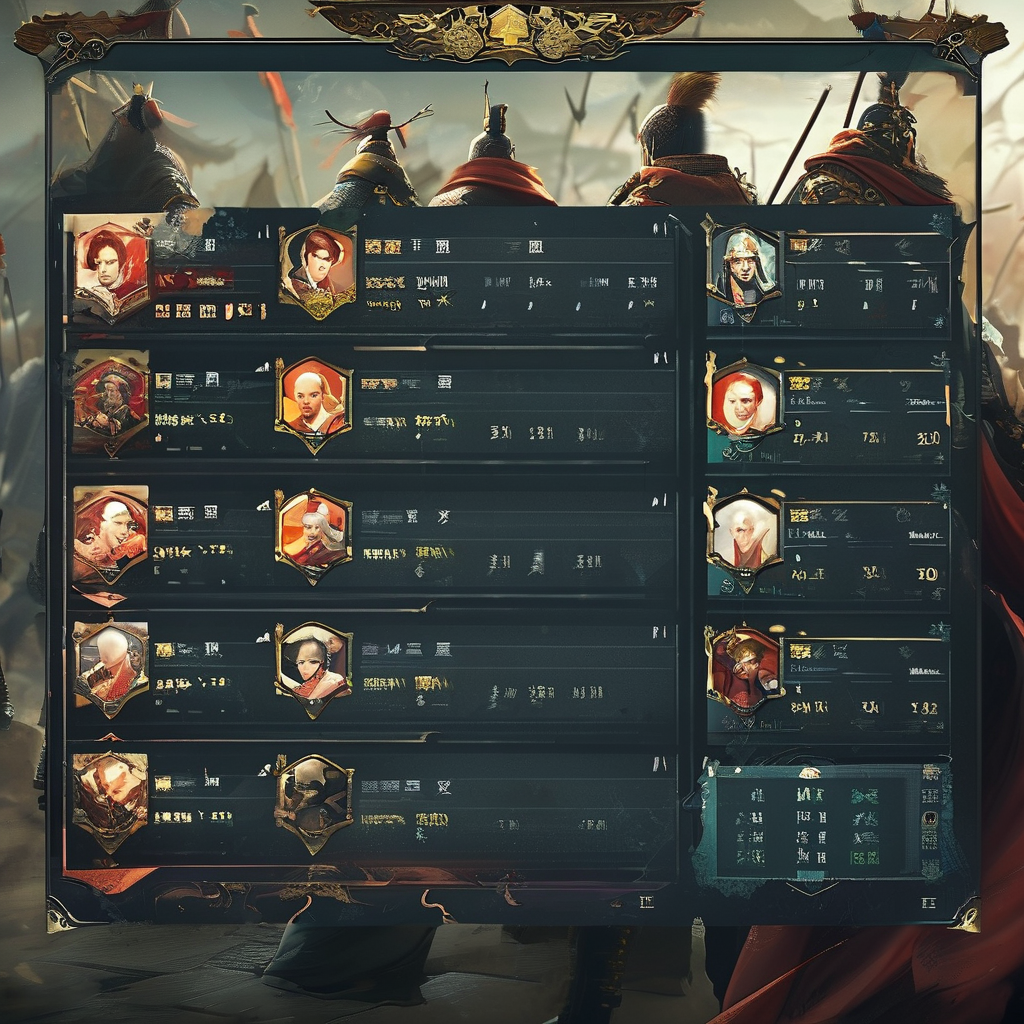The height and width of the screenshot is (1024, 1024).
Task: Pick the dark-haired woman with red scarf portrait
Action: [313, 667]
